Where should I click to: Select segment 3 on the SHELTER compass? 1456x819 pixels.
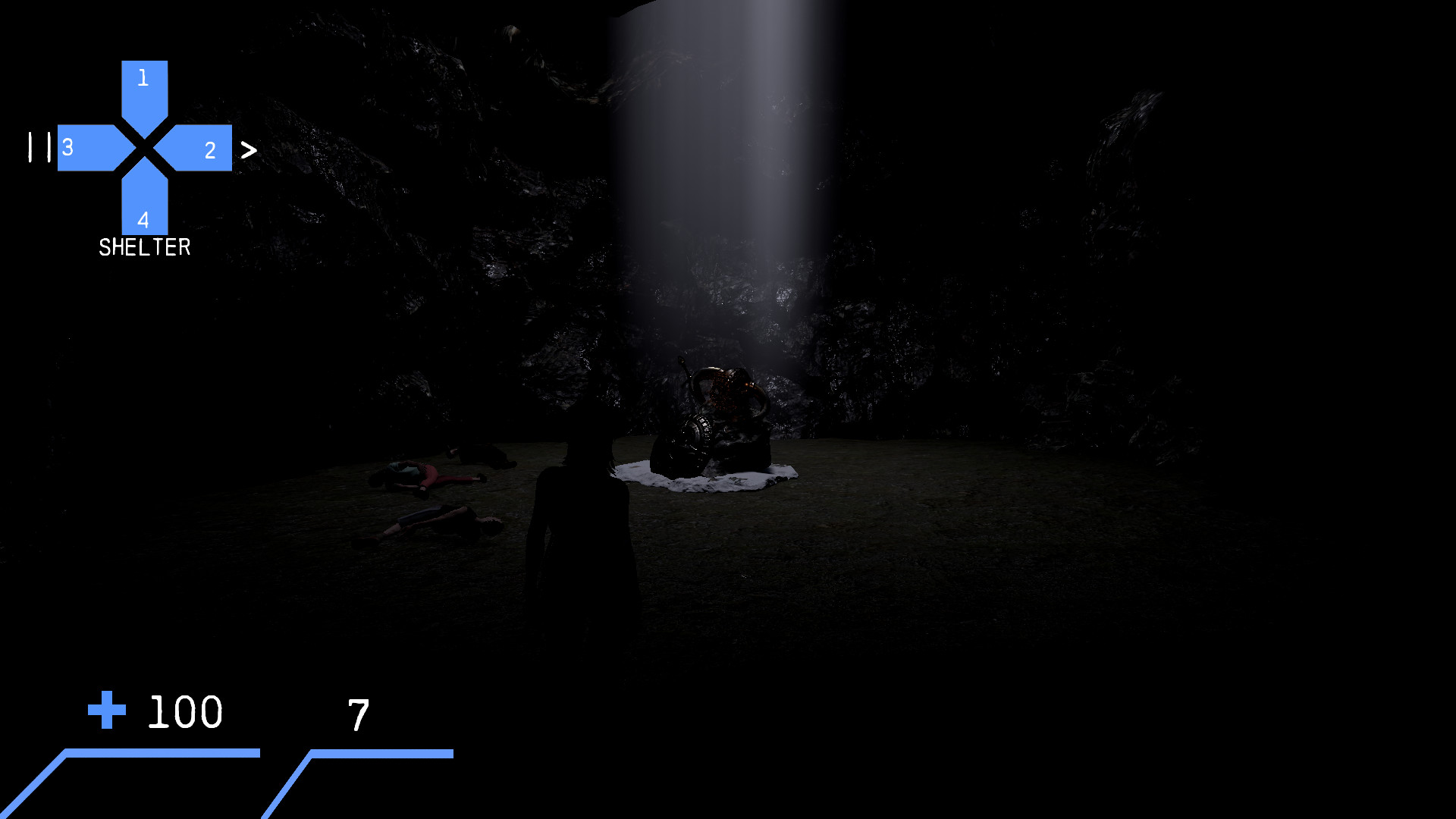tap(86, 148)
